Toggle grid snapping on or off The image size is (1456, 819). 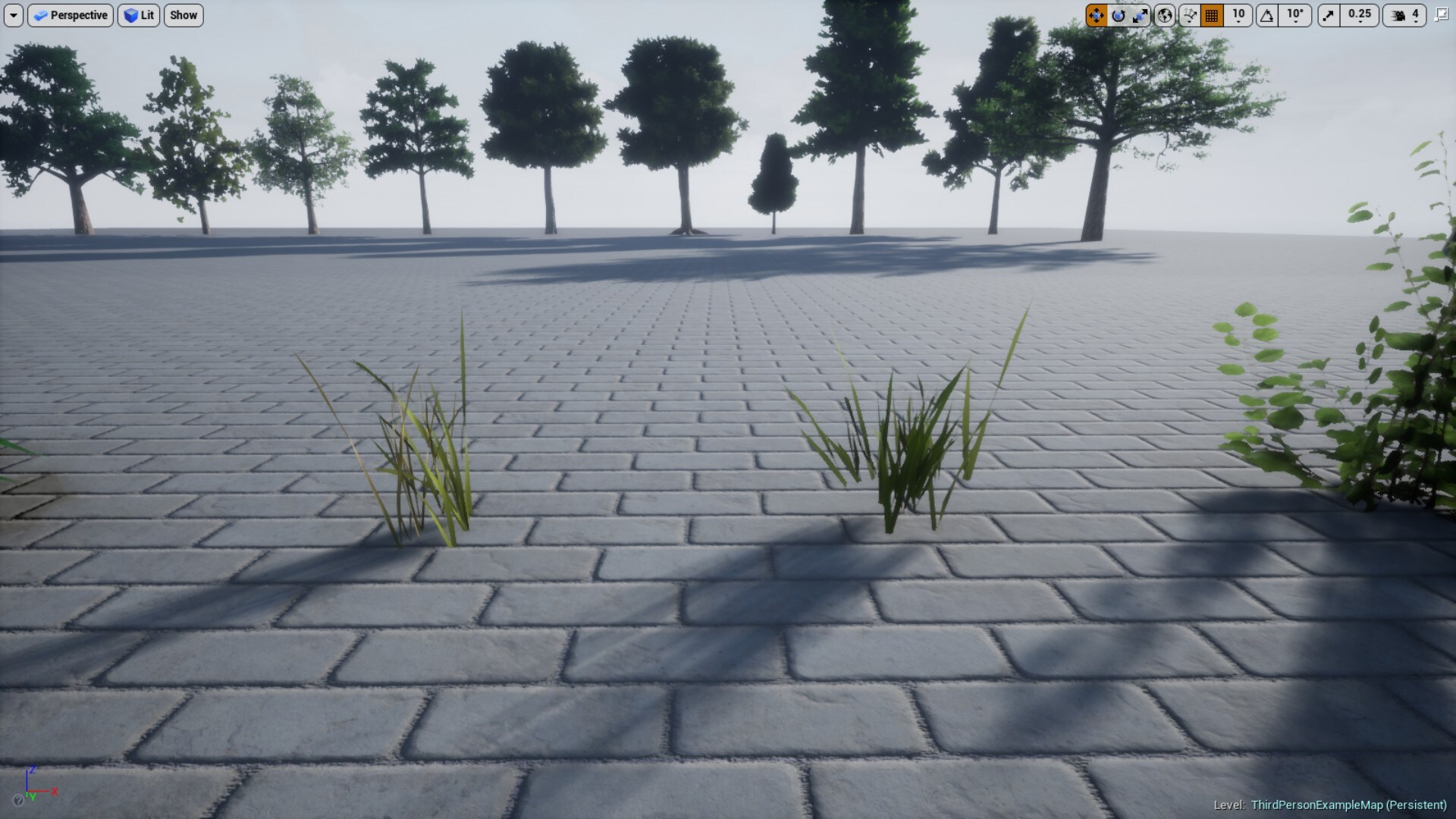pyautogui.click(x=1210, y=16)
